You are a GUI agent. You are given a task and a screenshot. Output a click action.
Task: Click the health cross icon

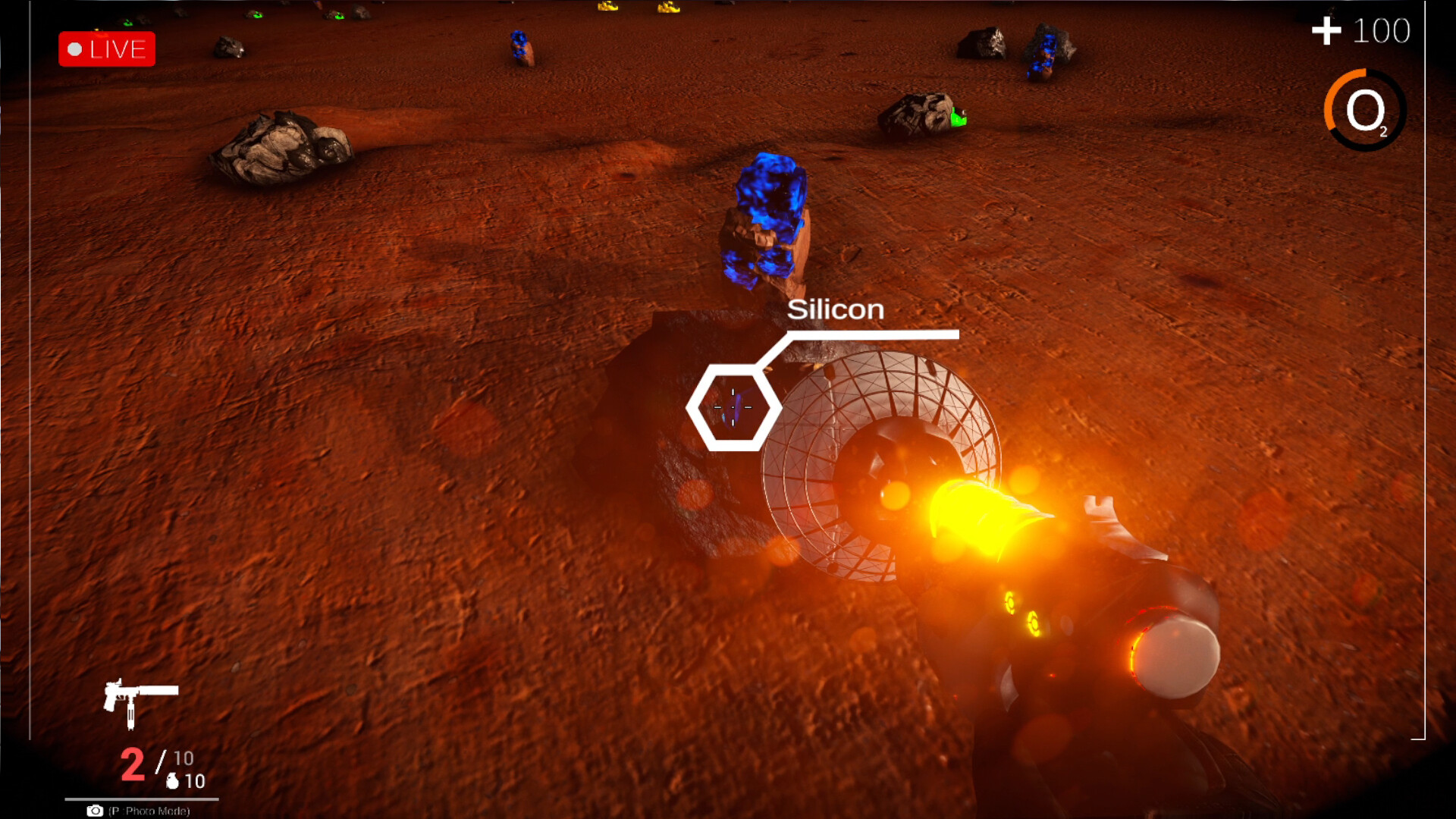(1326, 30)
